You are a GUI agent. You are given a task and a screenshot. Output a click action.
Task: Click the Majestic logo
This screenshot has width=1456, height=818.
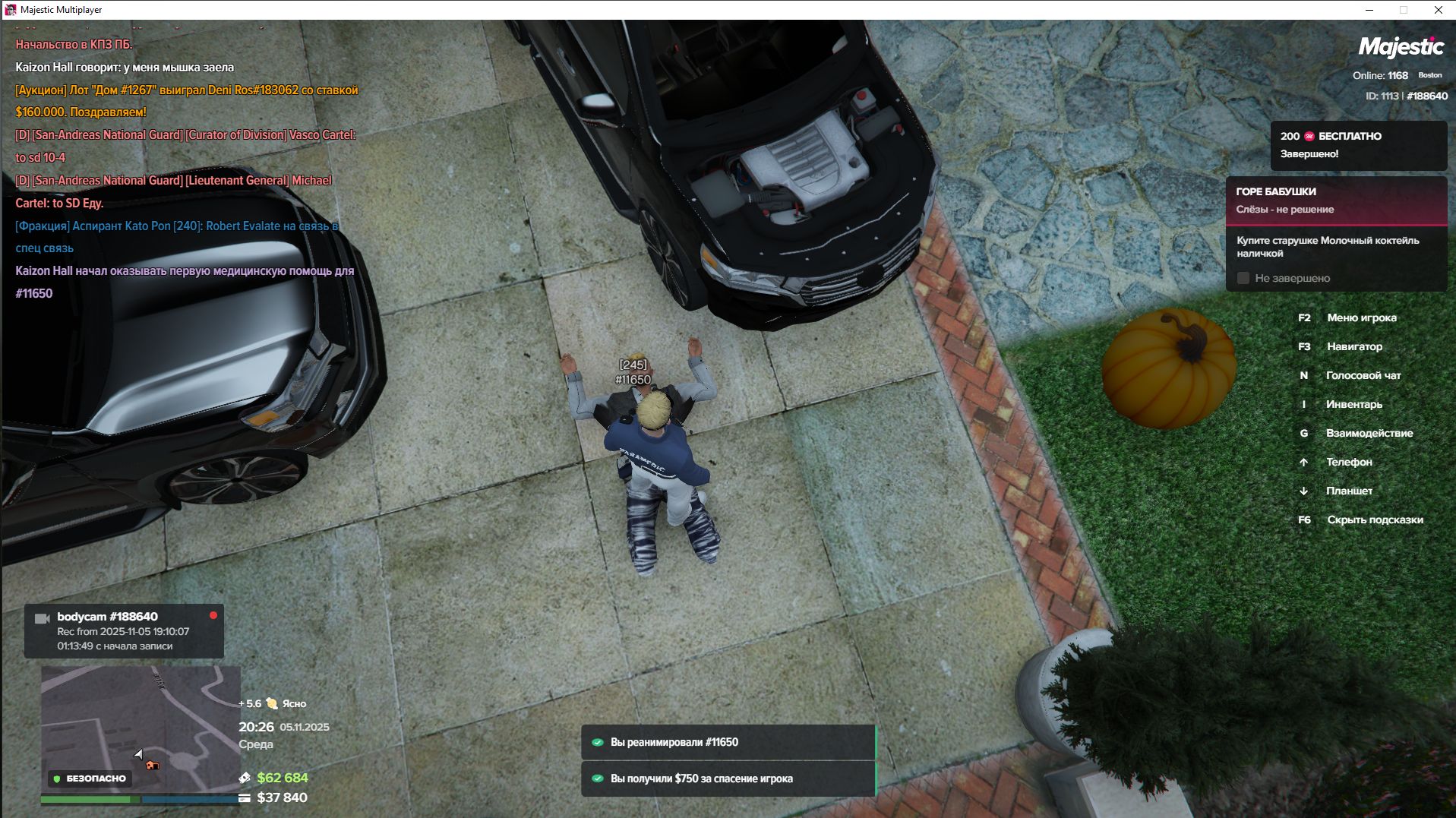[1401, 47]
